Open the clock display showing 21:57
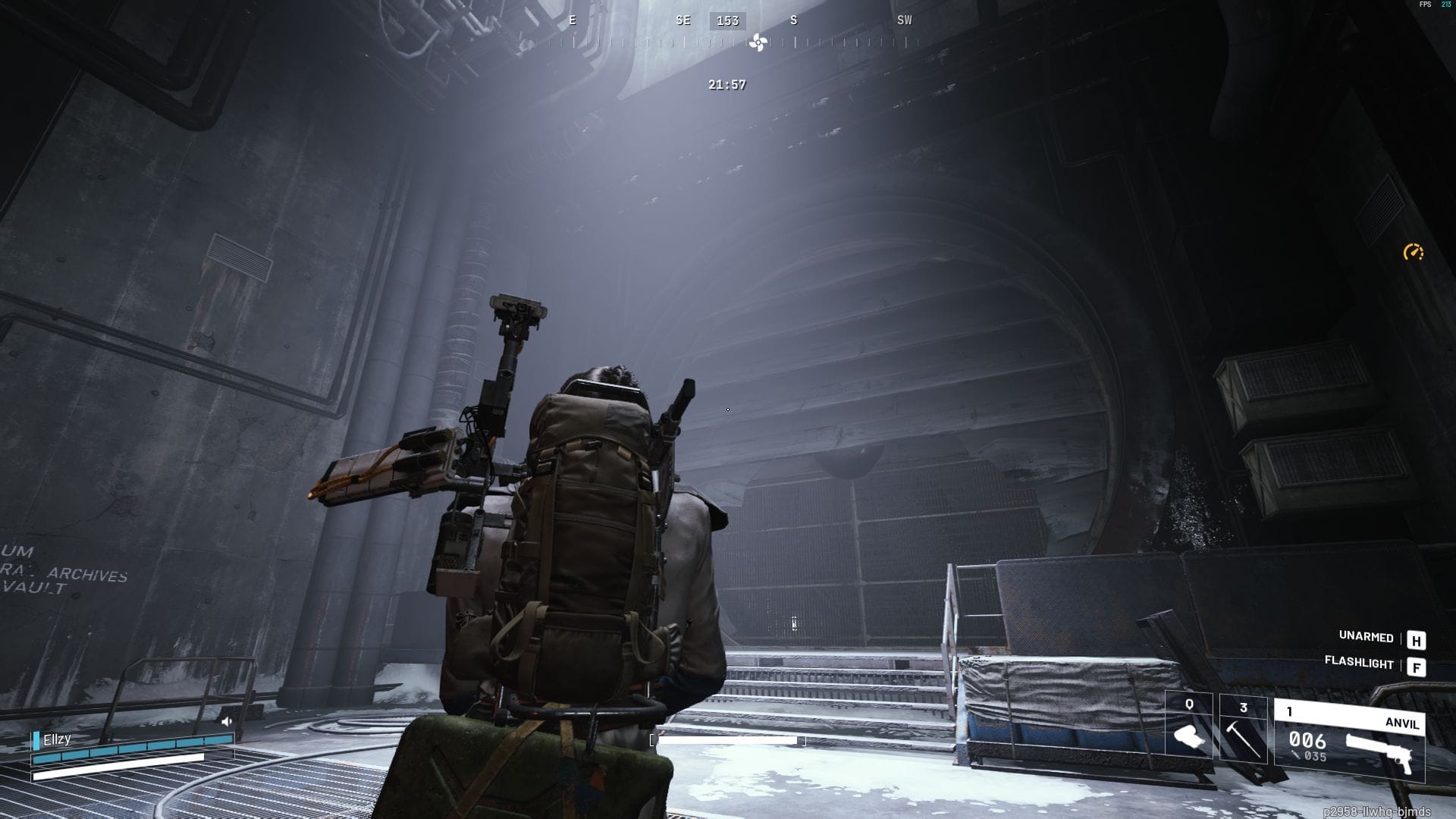The height and width of the screenshot is (819, 1456). [x=726, y=85]
